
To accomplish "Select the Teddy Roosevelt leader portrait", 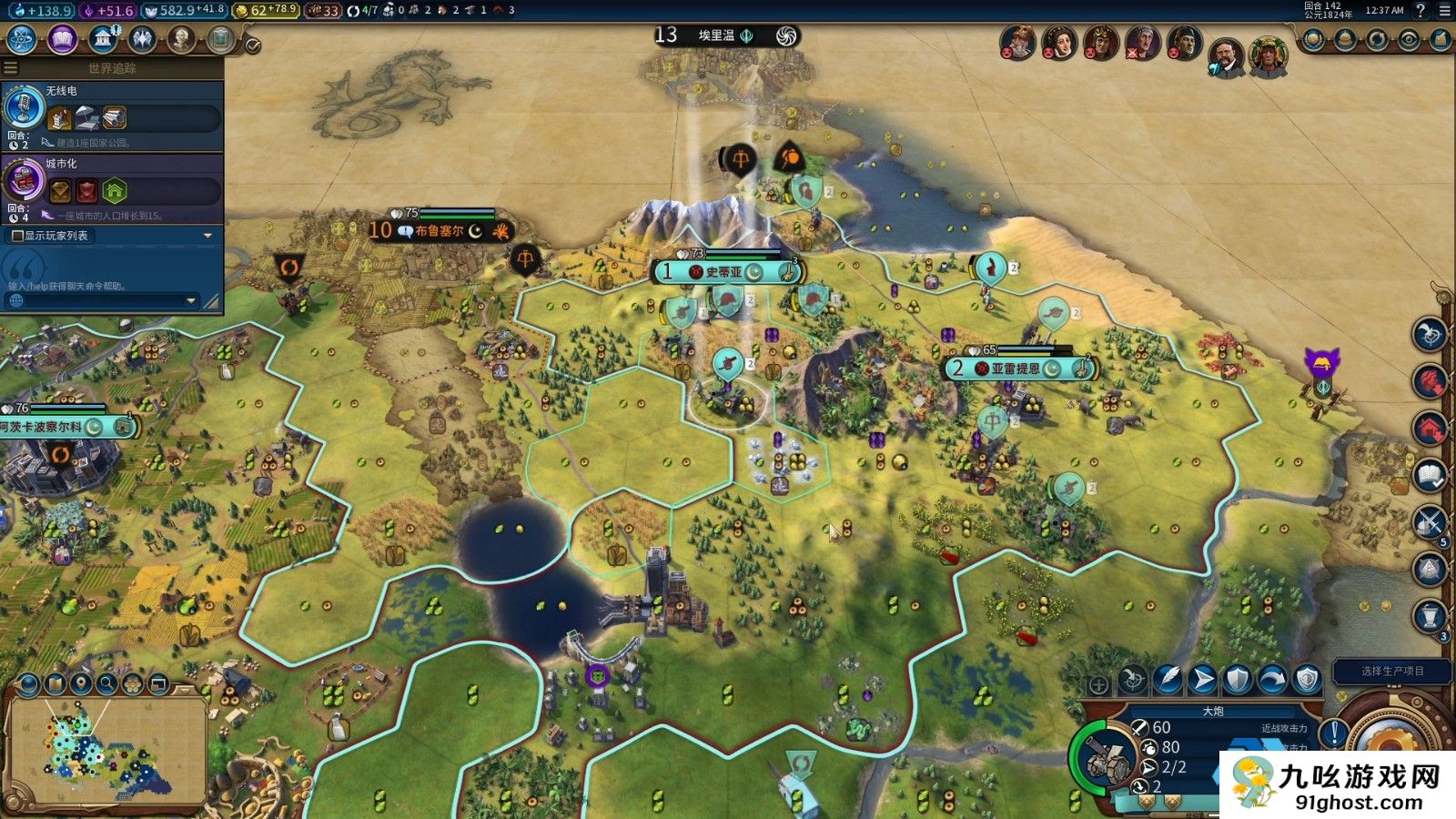I will [x=1226, y=56].
